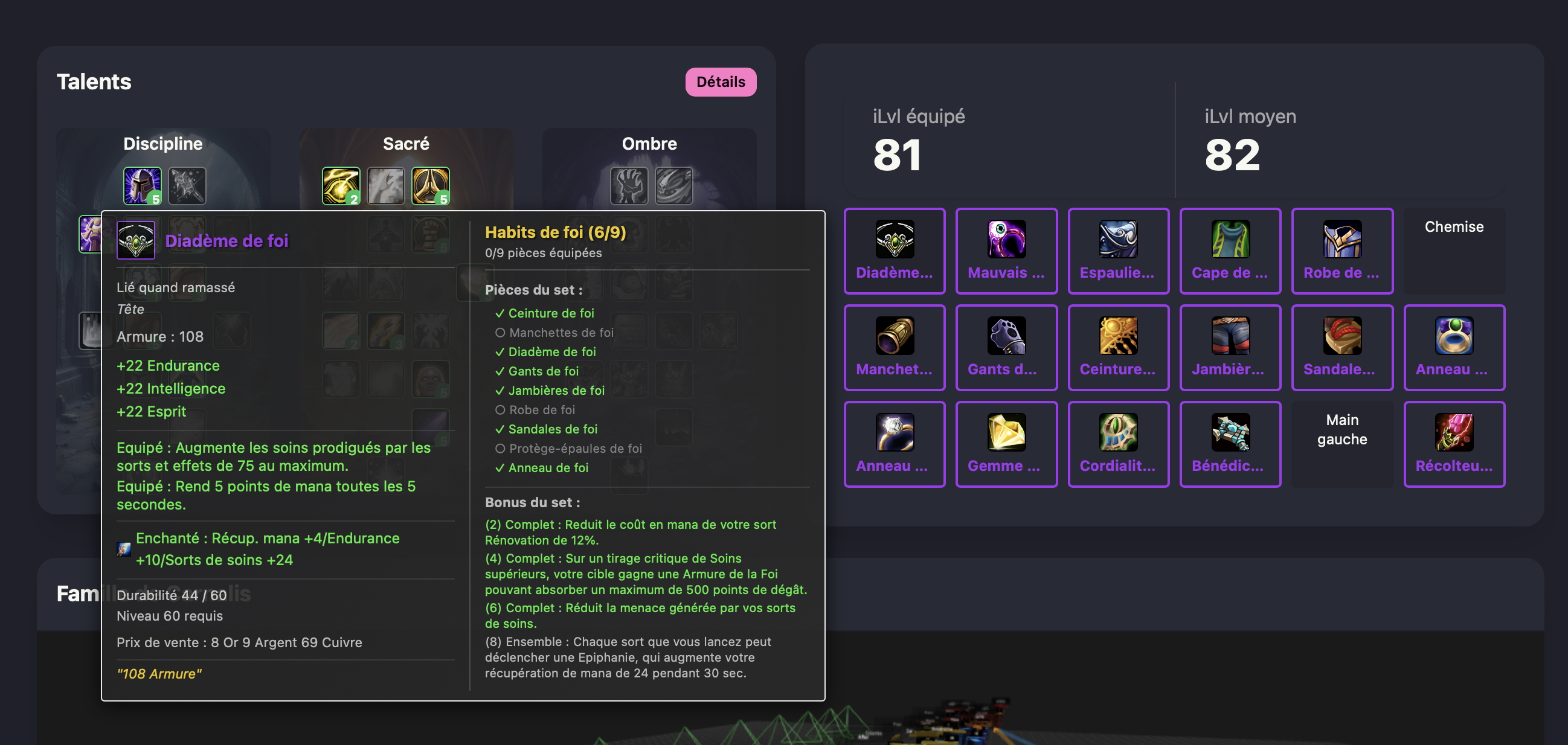
Task: Open the Espaulières shoulder slot
Action: pos(1117,251)
